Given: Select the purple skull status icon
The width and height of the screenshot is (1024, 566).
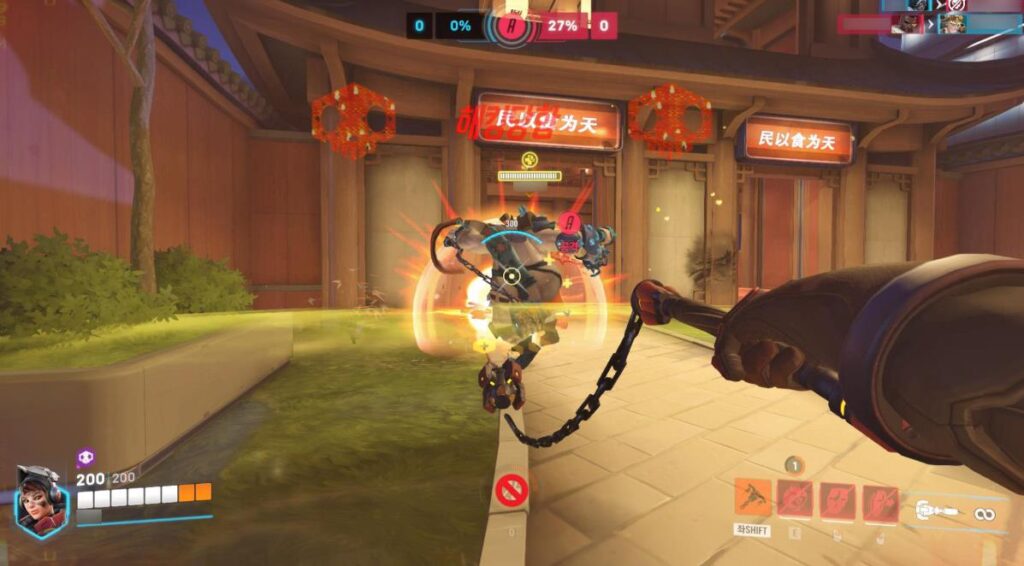Looking at the screenshot, I should [x=86, y=458].
